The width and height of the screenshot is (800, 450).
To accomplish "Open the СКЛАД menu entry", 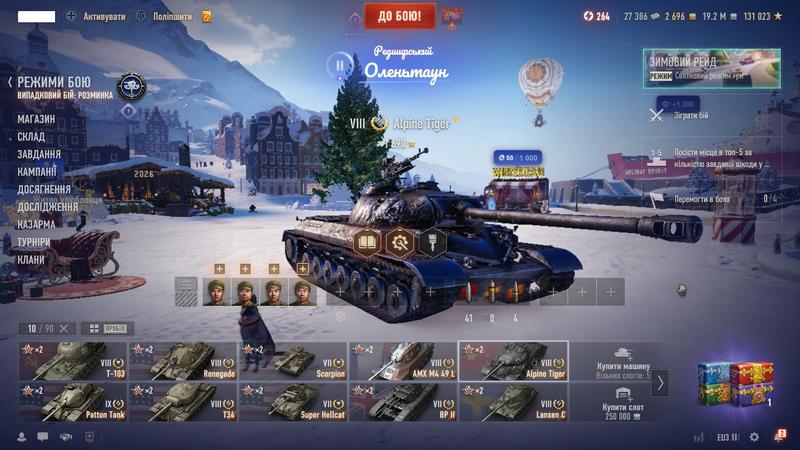I will pos(31,137).
